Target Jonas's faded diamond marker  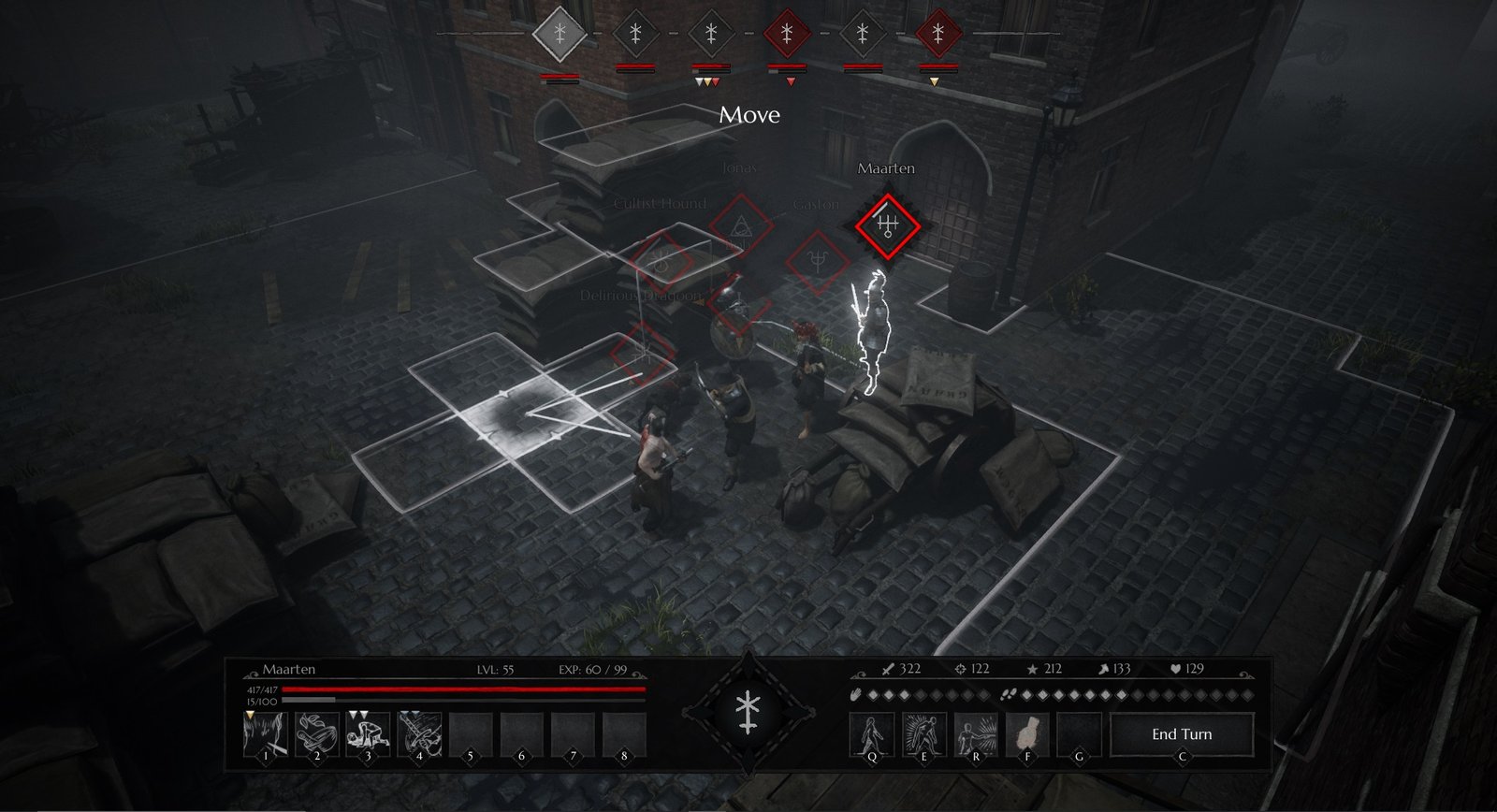pos(740,225)
